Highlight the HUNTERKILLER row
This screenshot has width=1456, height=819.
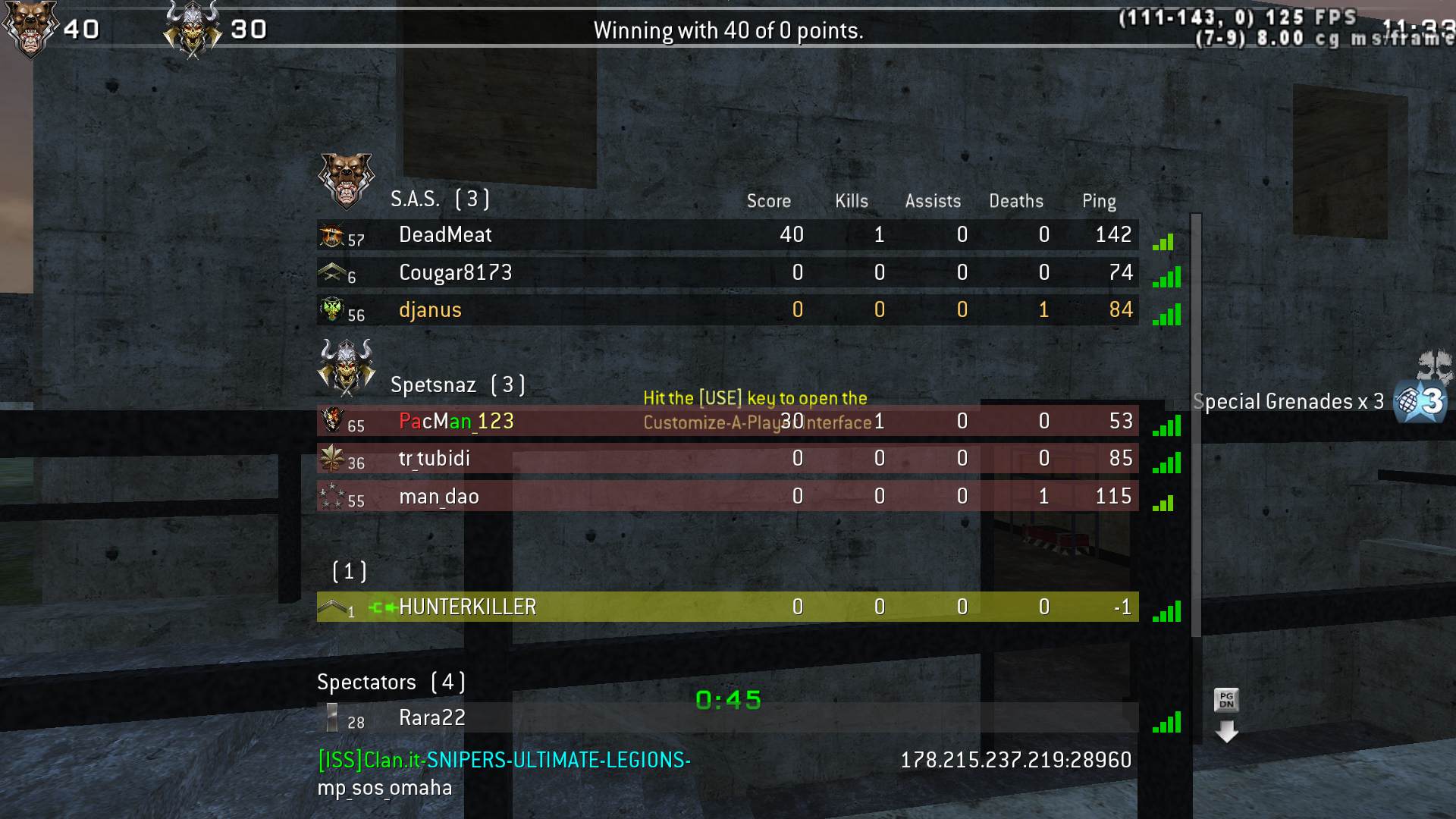pyautogui.click(x=726, y=607)
